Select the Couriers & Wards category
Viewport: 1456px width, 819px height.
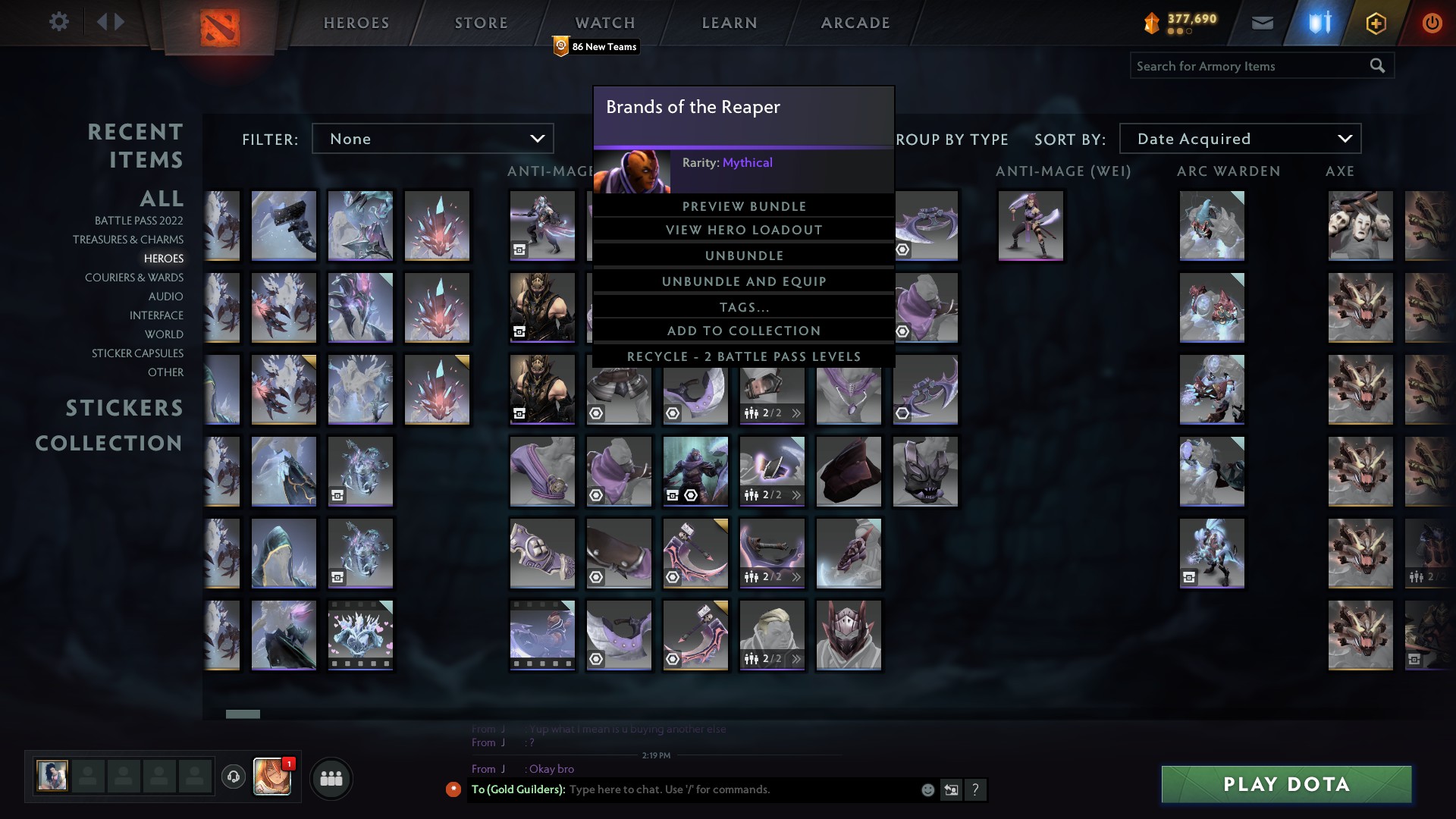click(134, 278)
